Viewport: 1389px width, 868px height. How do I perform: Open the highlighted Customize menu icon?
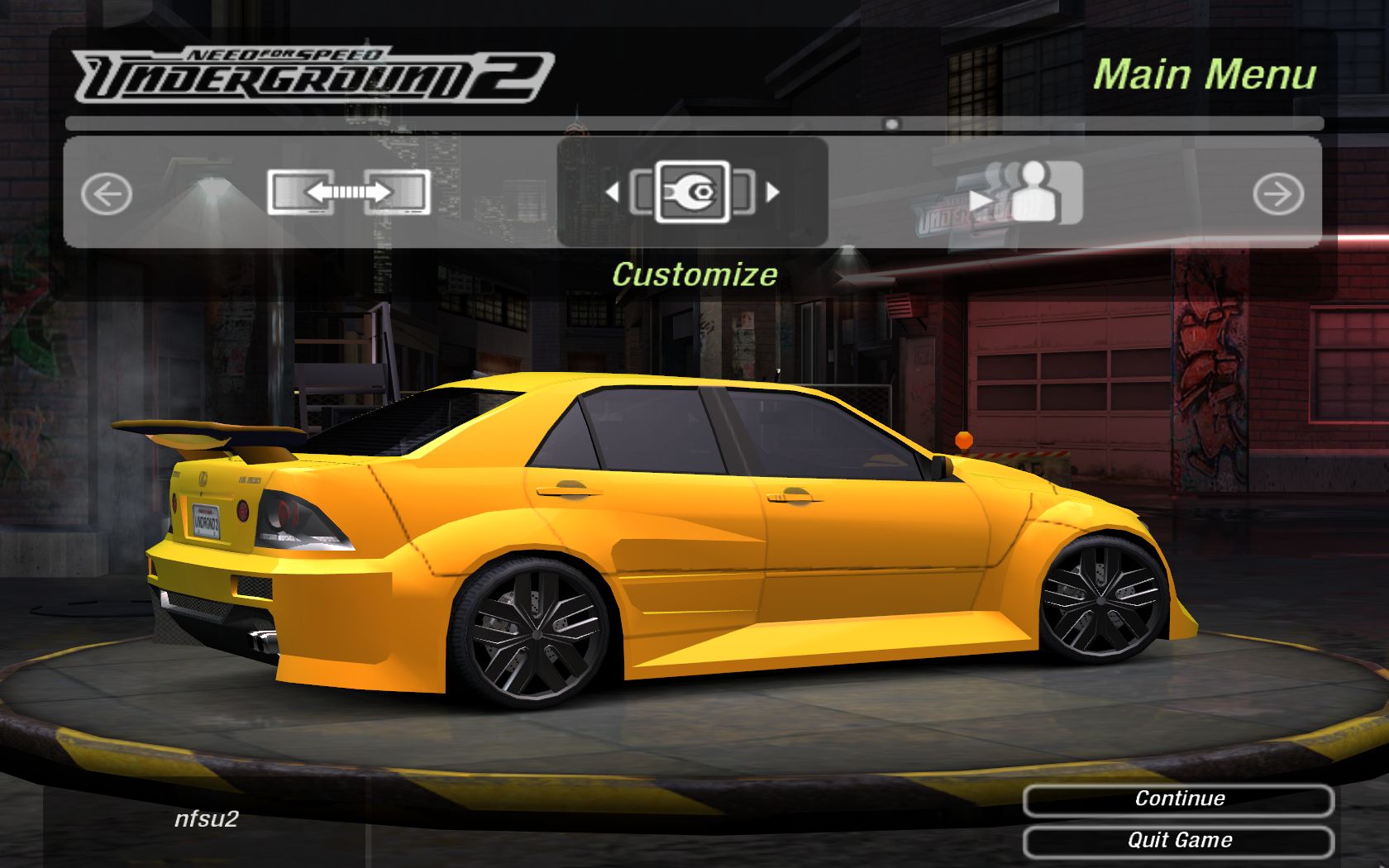coord(693,193)
